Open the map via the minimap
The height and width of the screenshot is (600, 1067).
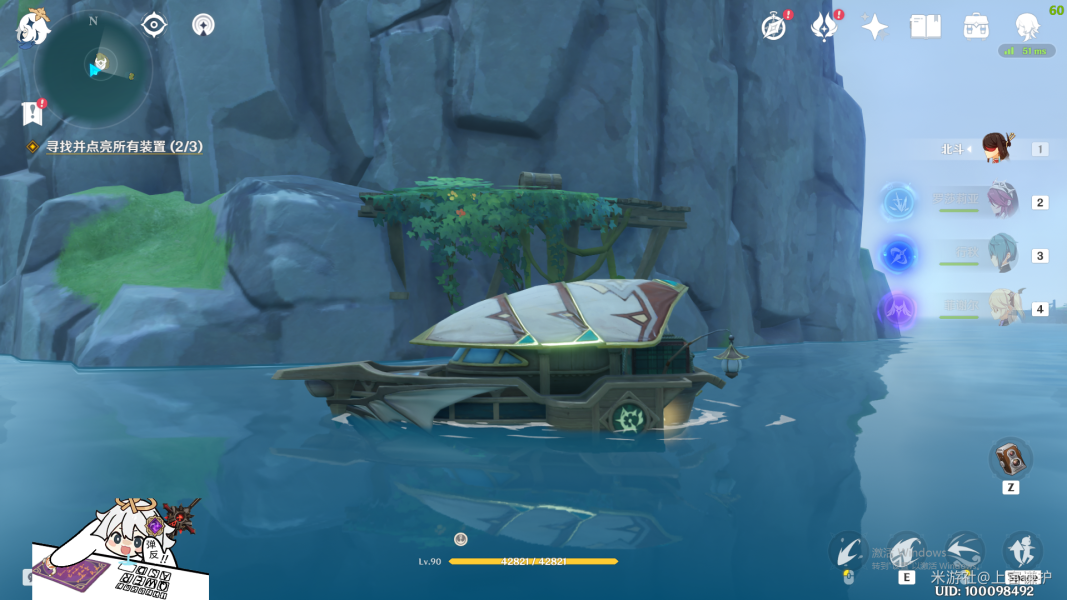[92, 67]
